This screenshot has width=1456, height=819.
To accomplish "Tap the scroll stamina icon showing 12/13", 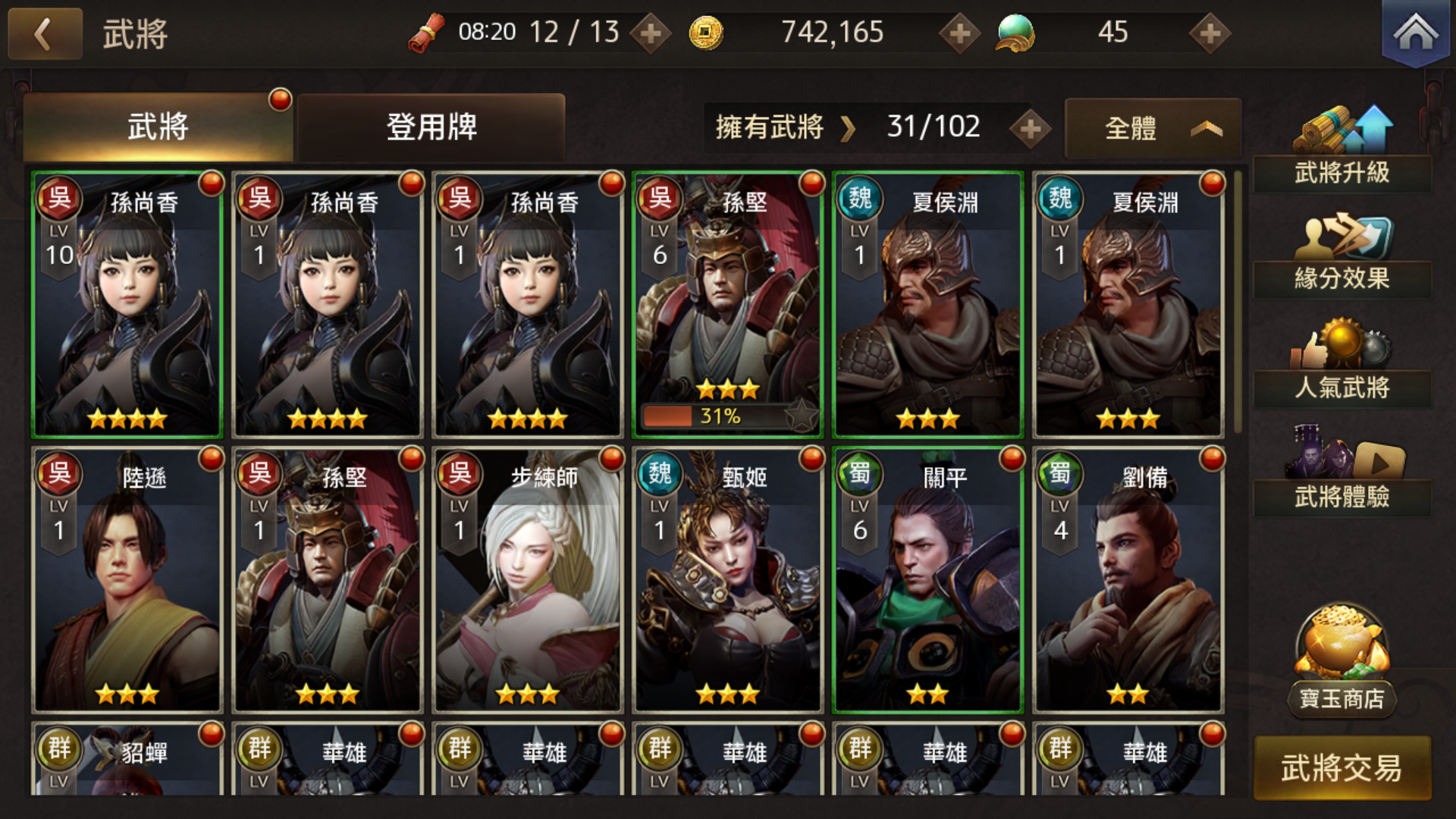I will [429, 32].
